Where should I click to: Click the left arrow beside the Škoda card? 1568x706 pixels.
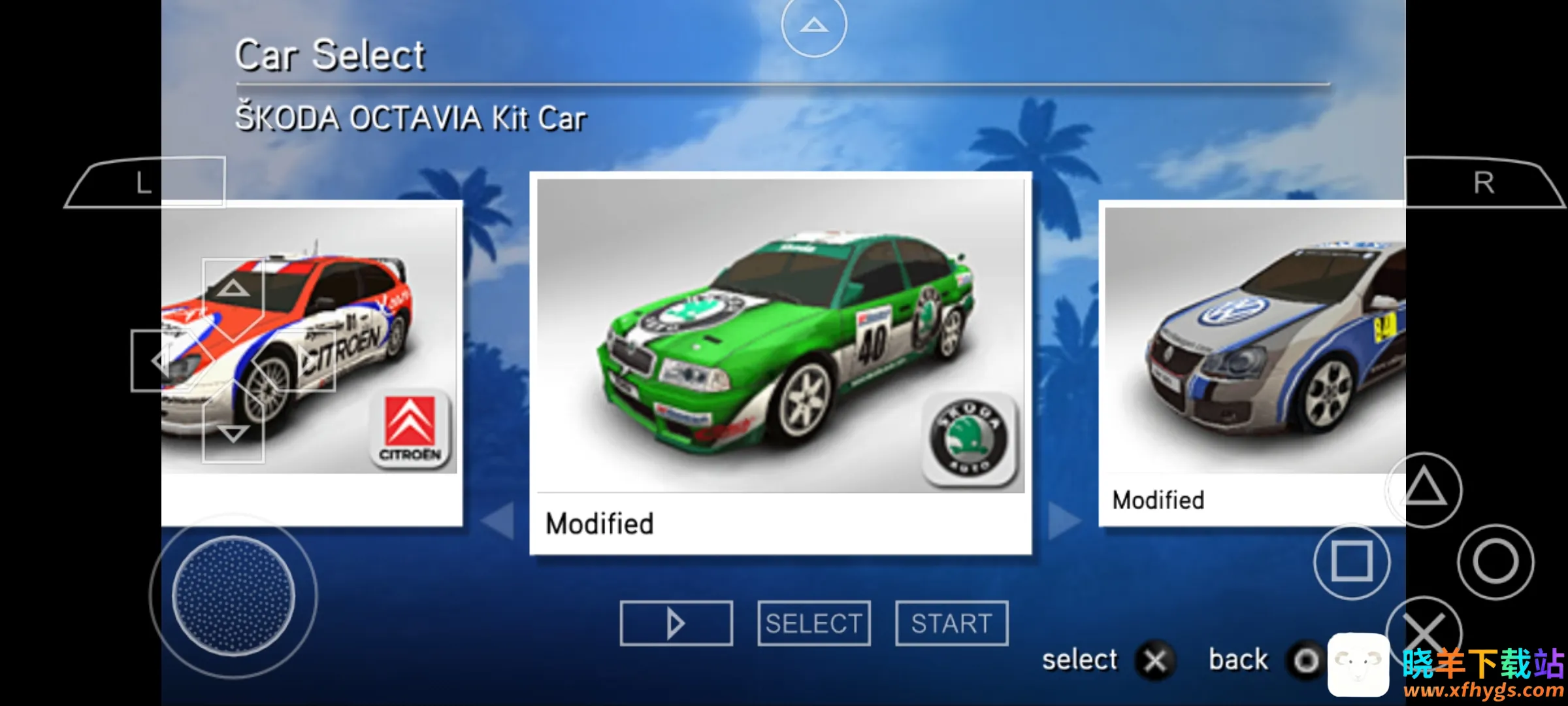pyautogui.click(x=498, y=521)
